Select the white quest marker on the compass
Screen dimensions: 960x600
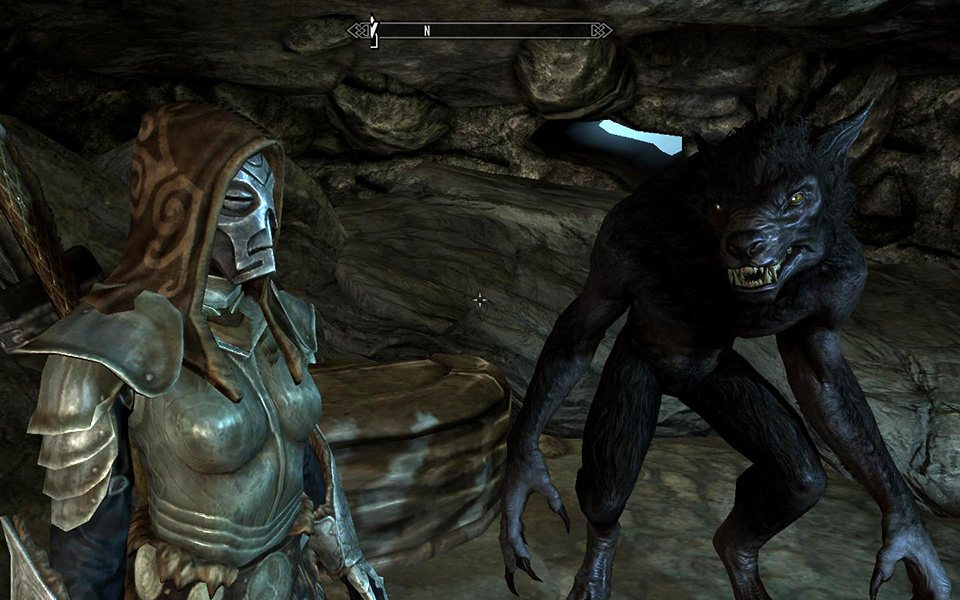374,29
